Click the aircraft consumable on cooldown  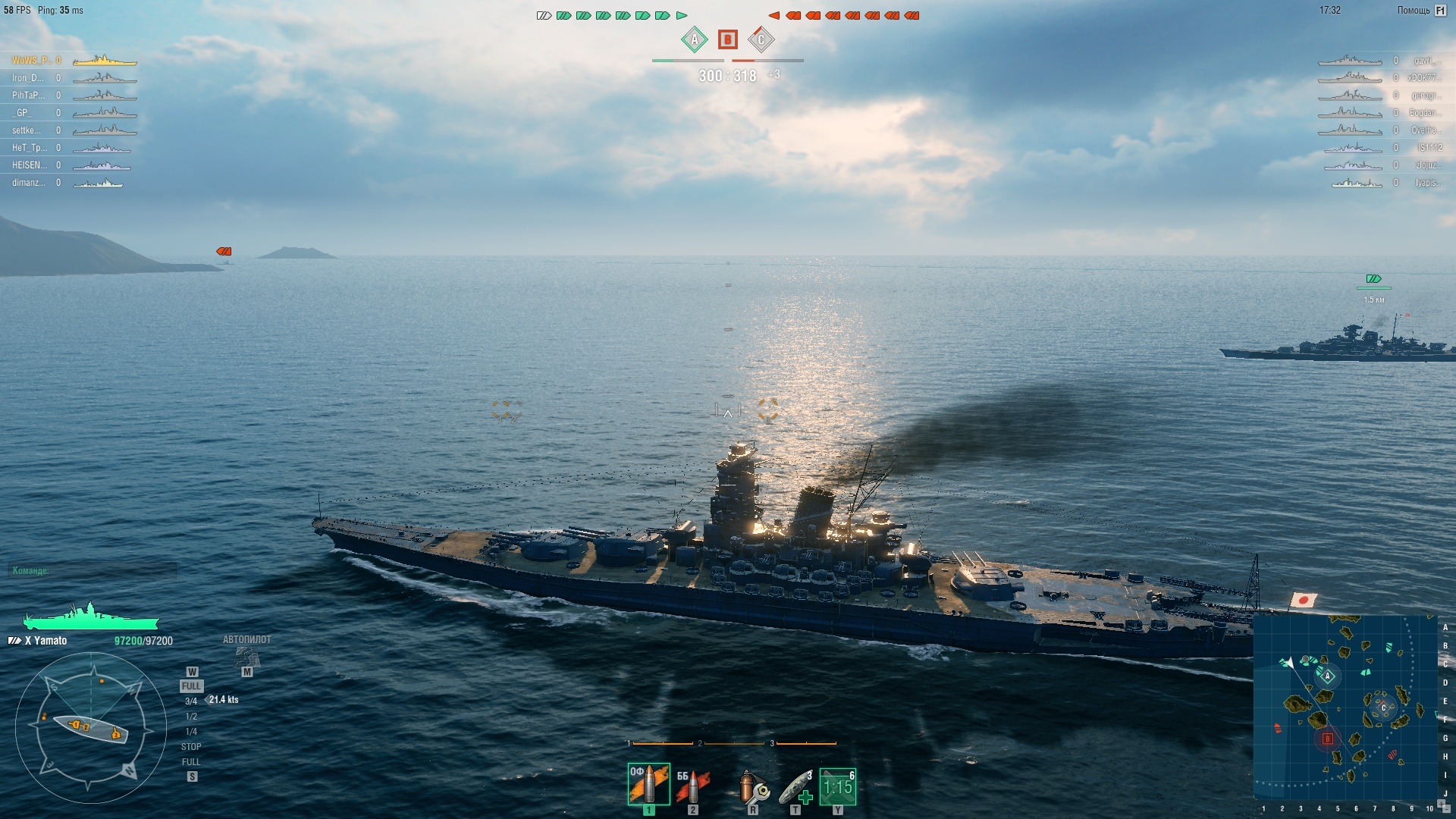(x=837, y=787)
